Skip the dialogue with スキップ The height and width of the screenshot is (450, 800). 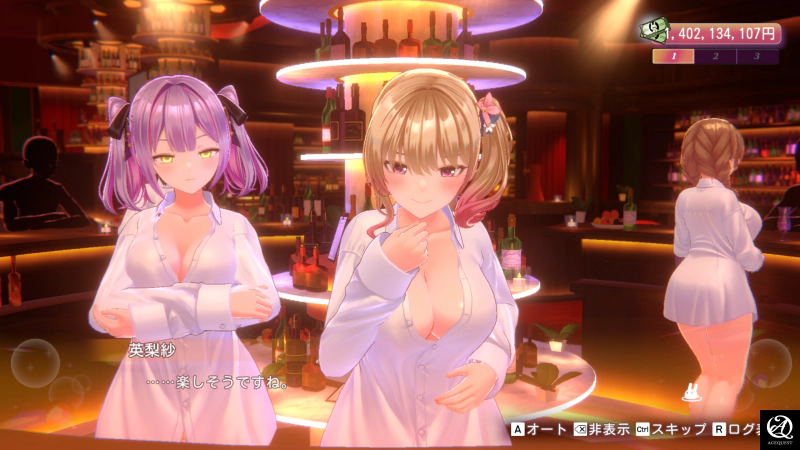670,430
